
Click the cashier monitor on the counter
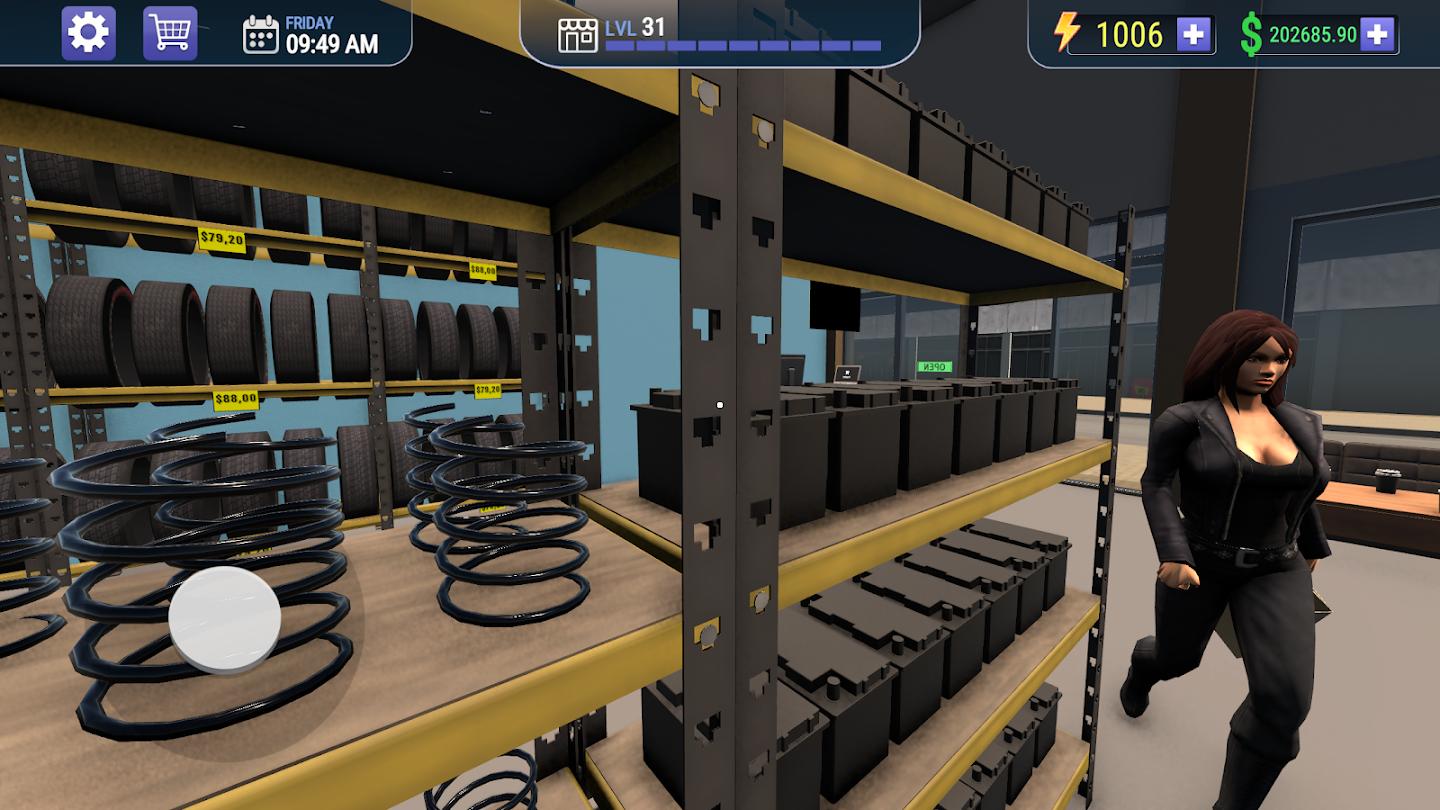[847, 372]
